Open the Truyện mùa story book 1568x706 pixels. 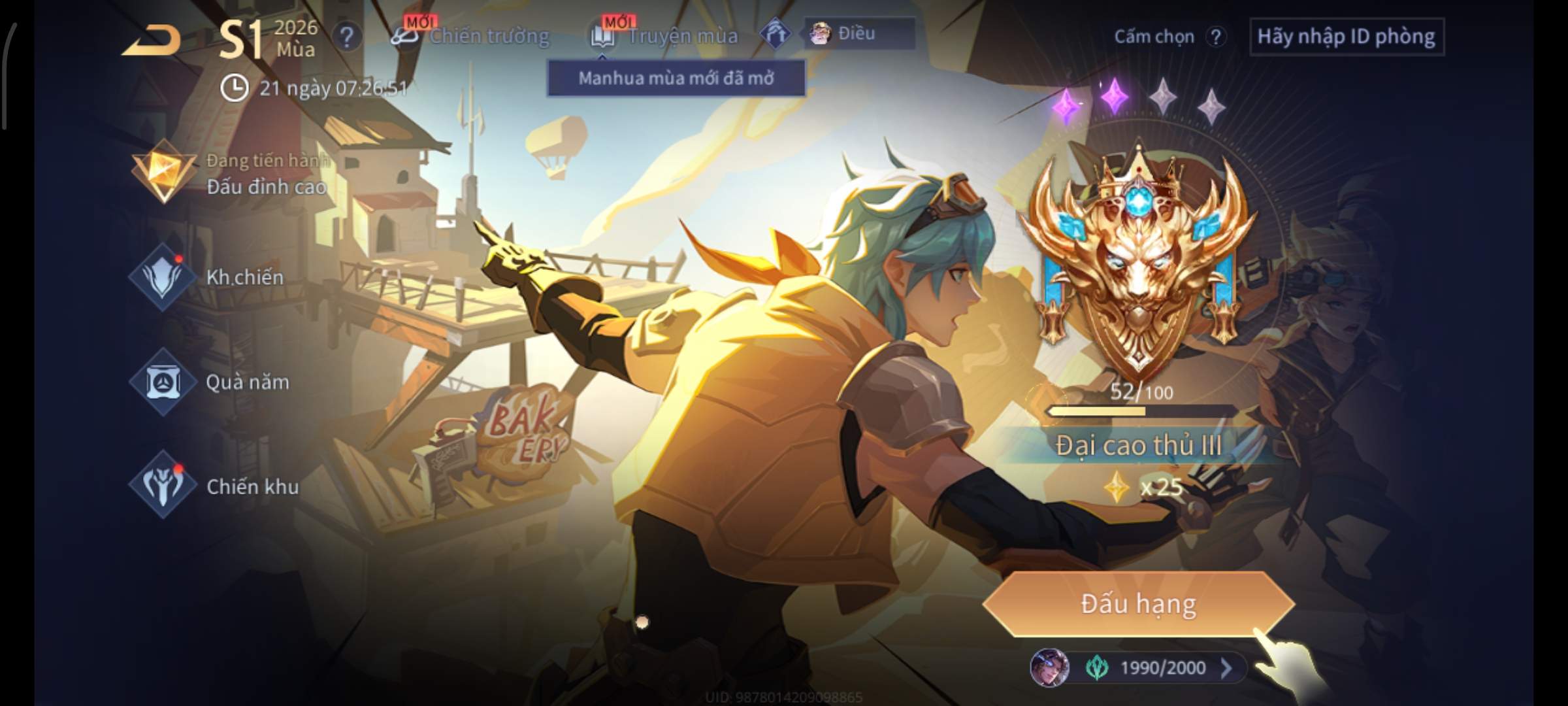[665, 36]
